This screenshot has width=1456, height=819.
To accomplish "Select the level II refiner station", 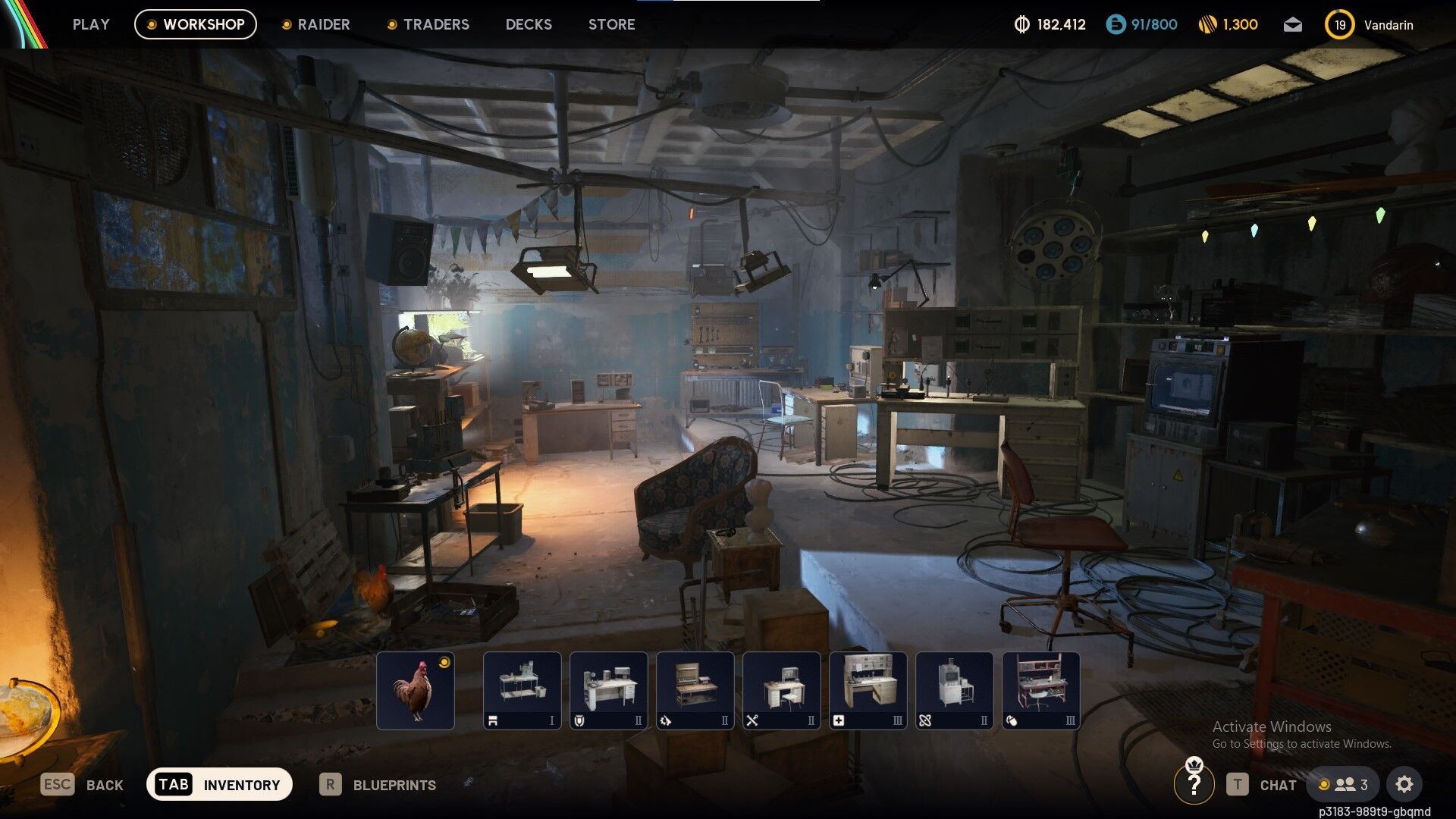I will pyautogui.click(x=695, y=690).
